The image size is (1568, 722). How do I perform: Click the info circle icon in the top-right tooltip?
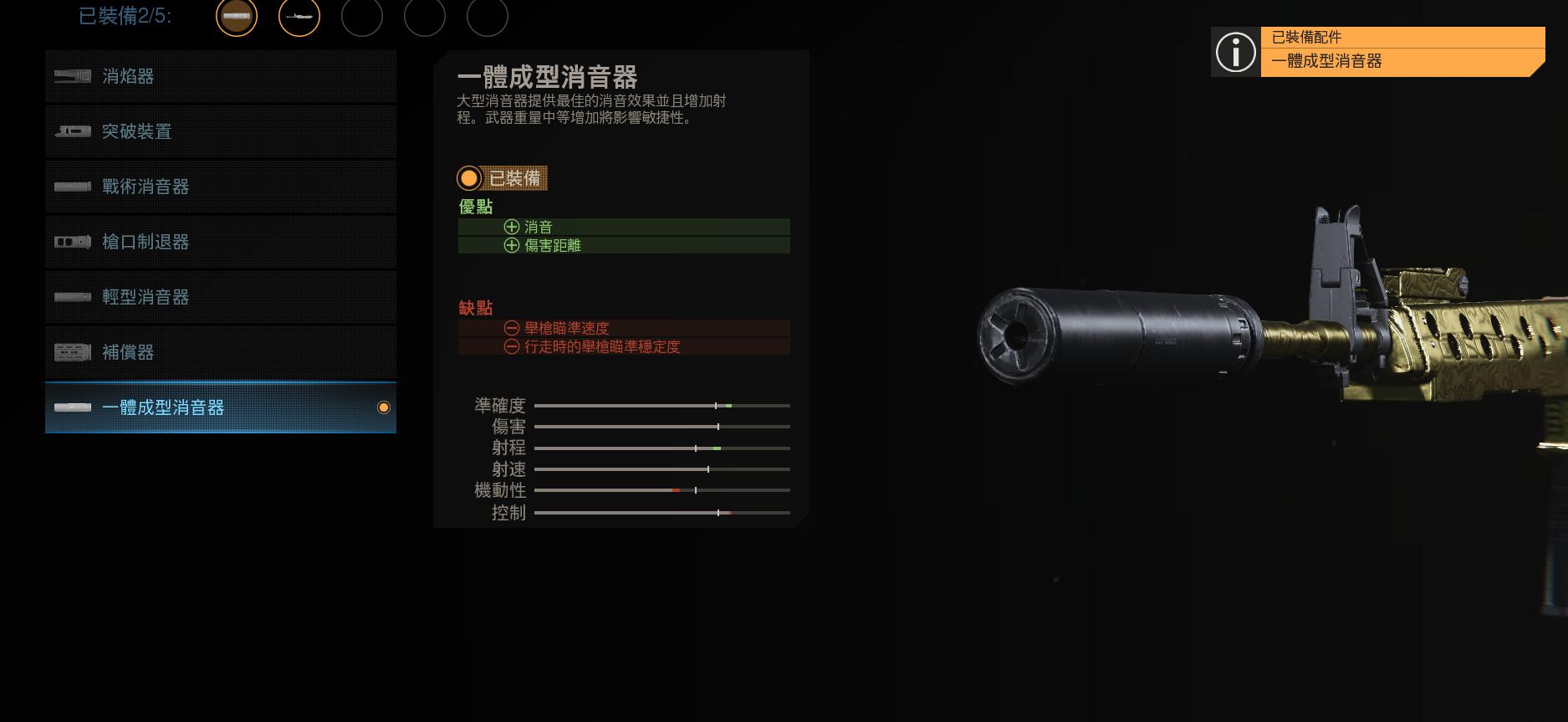click(x=1235, y=53)
